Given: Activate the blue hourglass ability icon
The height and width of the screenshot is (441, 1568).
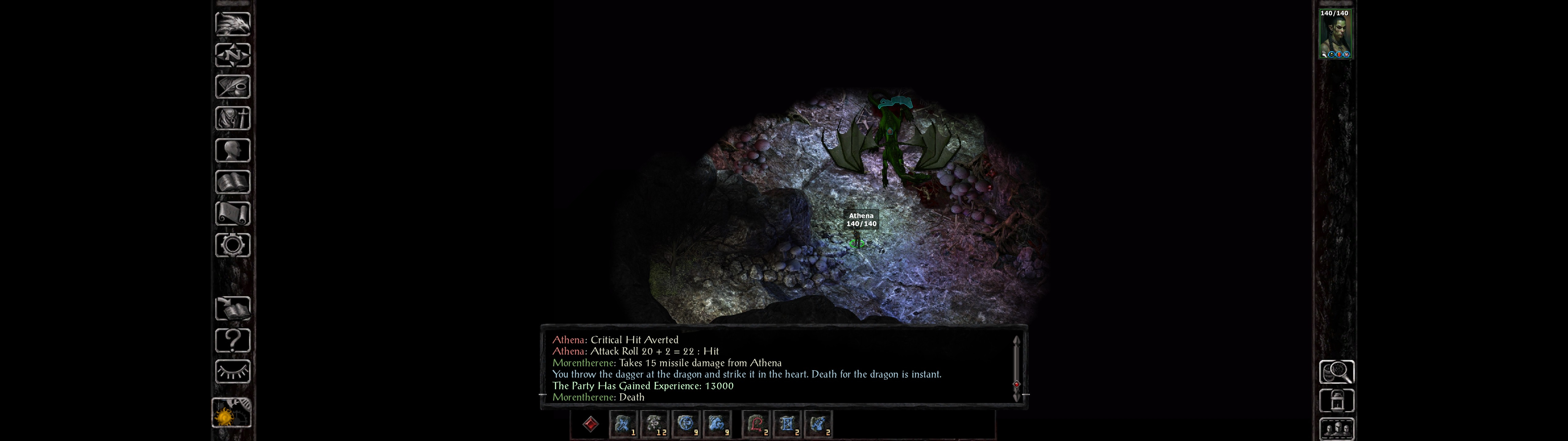Looking at the screenshot, I should pos(787,424).
